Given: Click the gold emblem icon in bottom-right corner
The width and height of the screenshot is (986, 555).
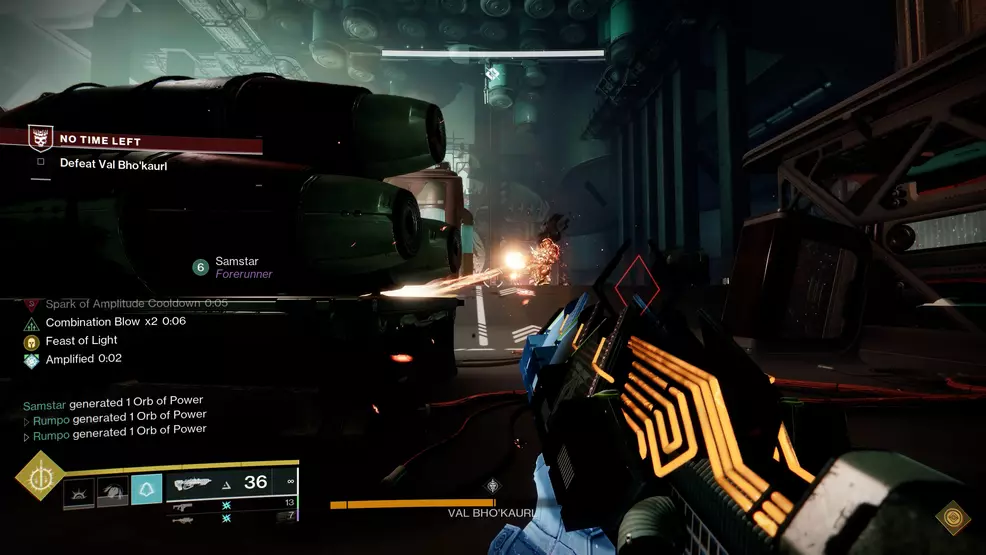Looking at the screenshot, I should click(952, 516).
